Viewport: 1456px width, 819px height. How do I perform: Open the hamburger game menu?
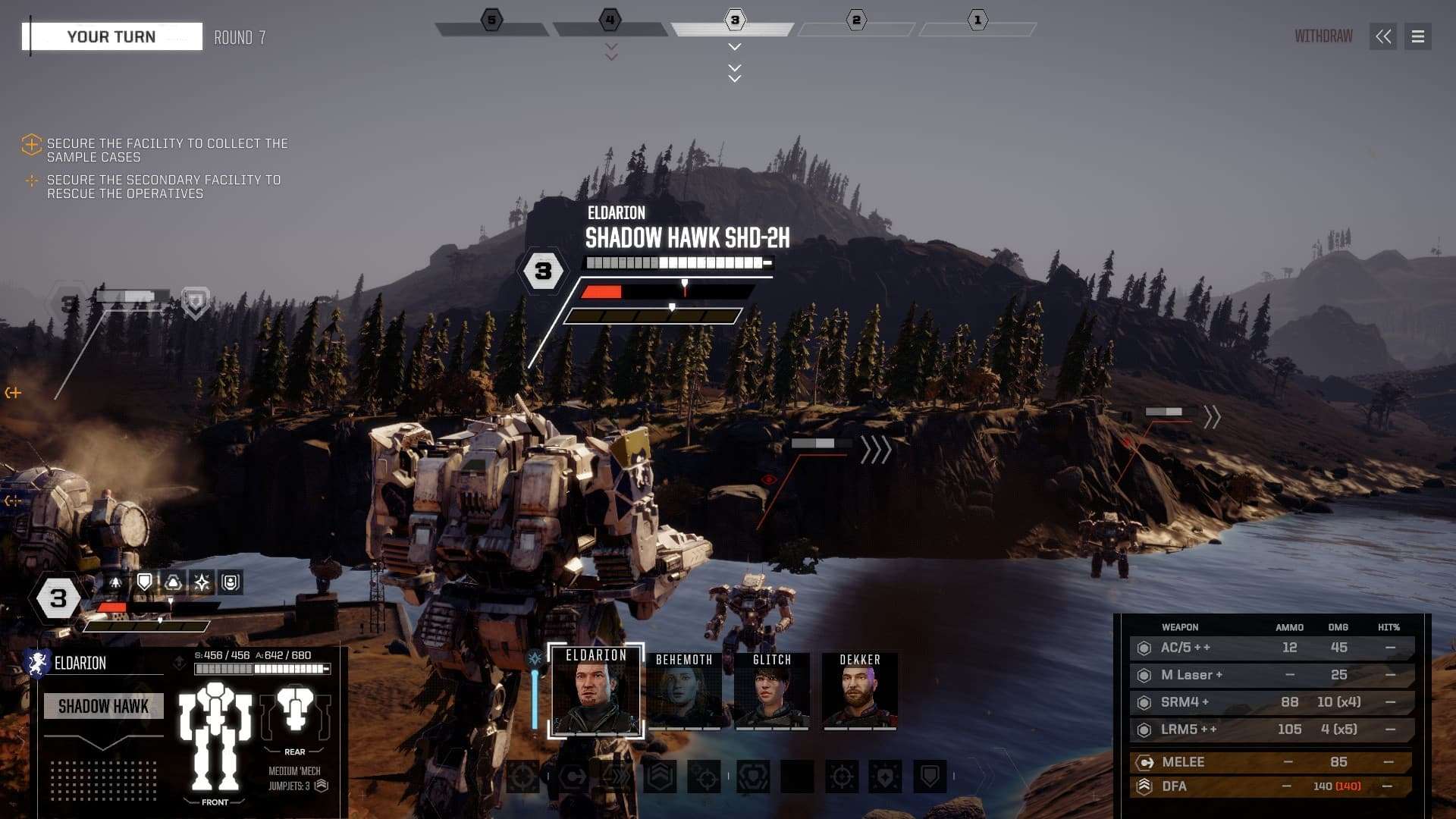[1417, 36]
